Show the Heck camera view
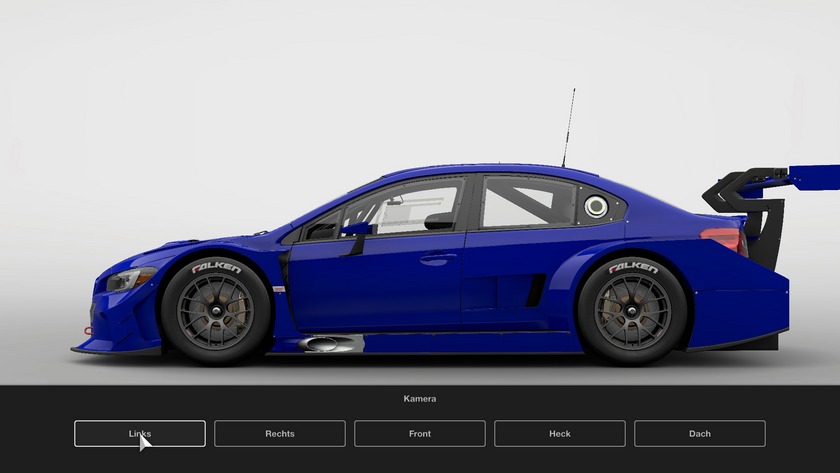 (560, 433)
